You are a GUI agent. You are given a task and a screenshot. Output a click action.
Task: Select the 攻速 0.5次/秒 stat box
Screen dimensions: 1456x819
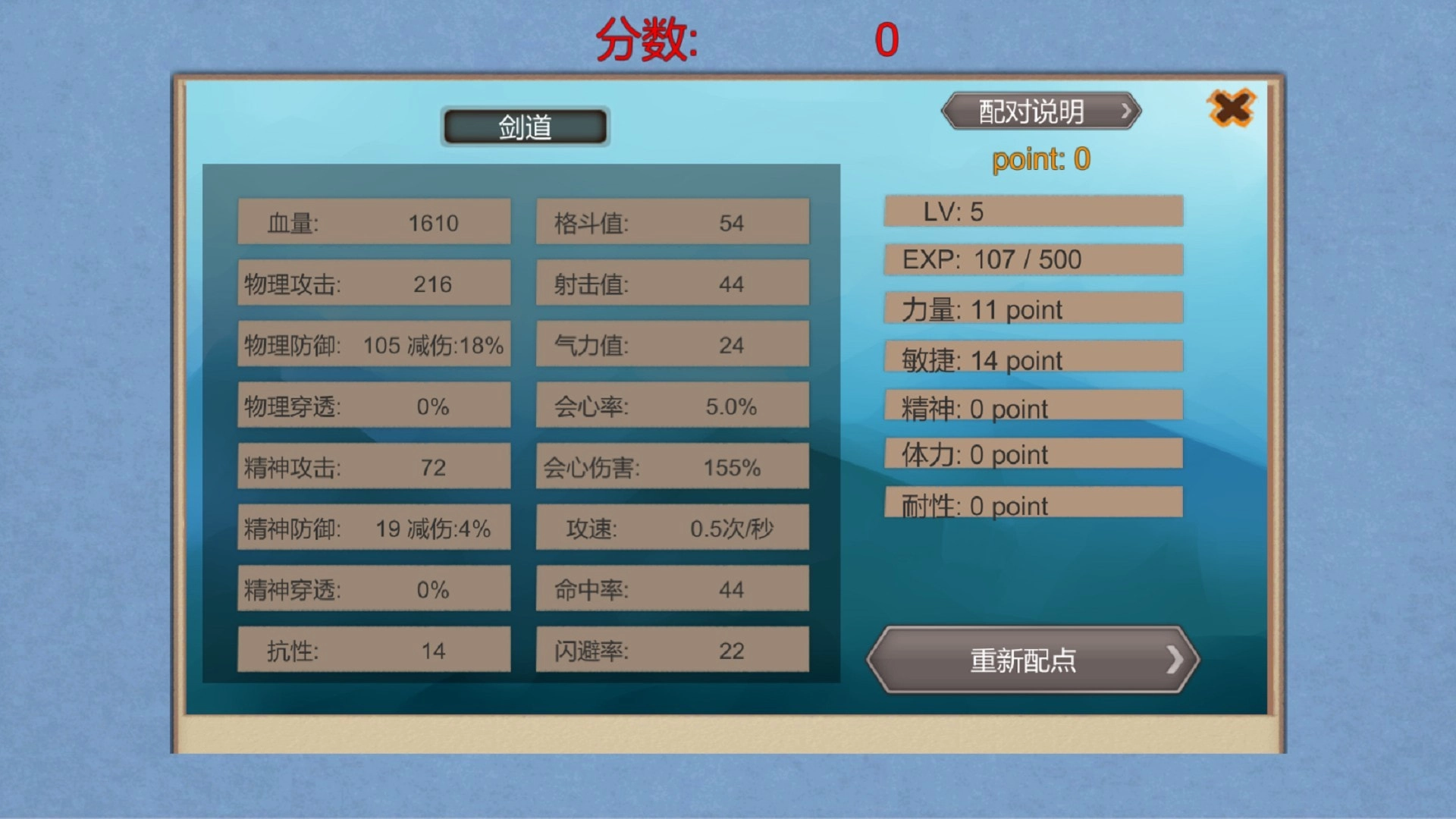coord(672,528)
